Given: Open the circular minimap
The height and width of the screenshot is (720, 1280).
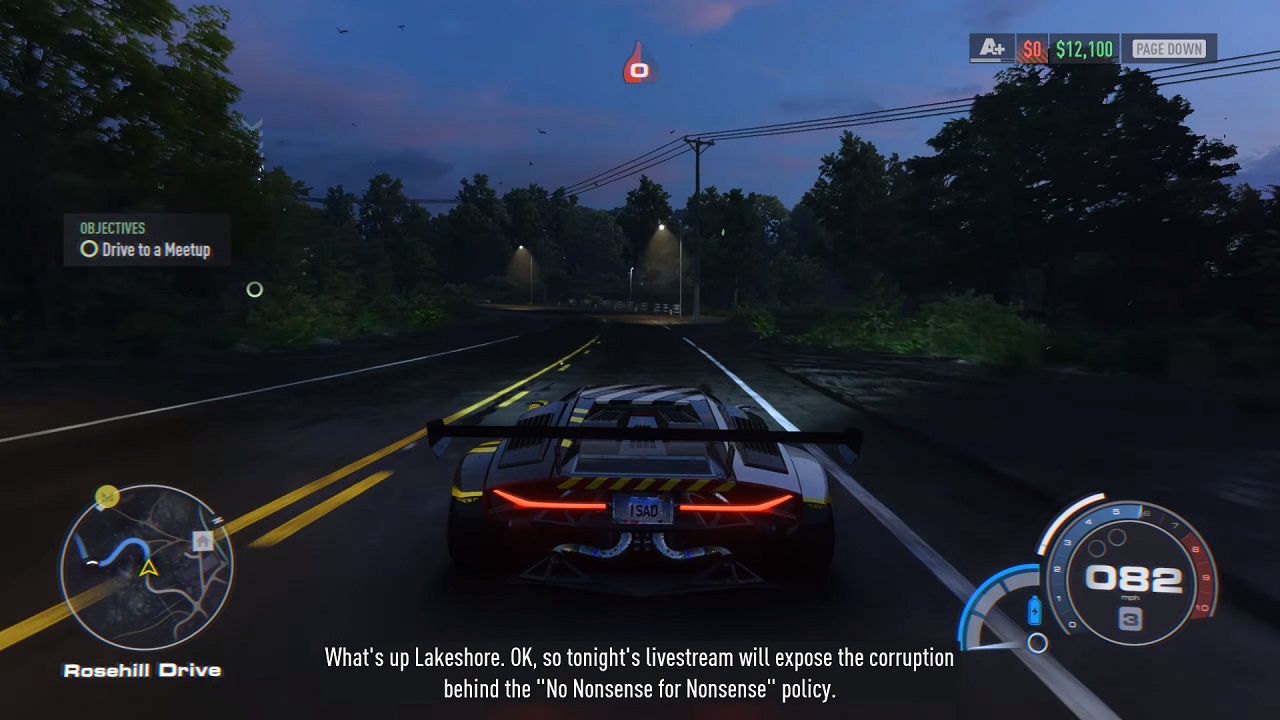Looking at the screenshot, I should click(x=147, y=567).
